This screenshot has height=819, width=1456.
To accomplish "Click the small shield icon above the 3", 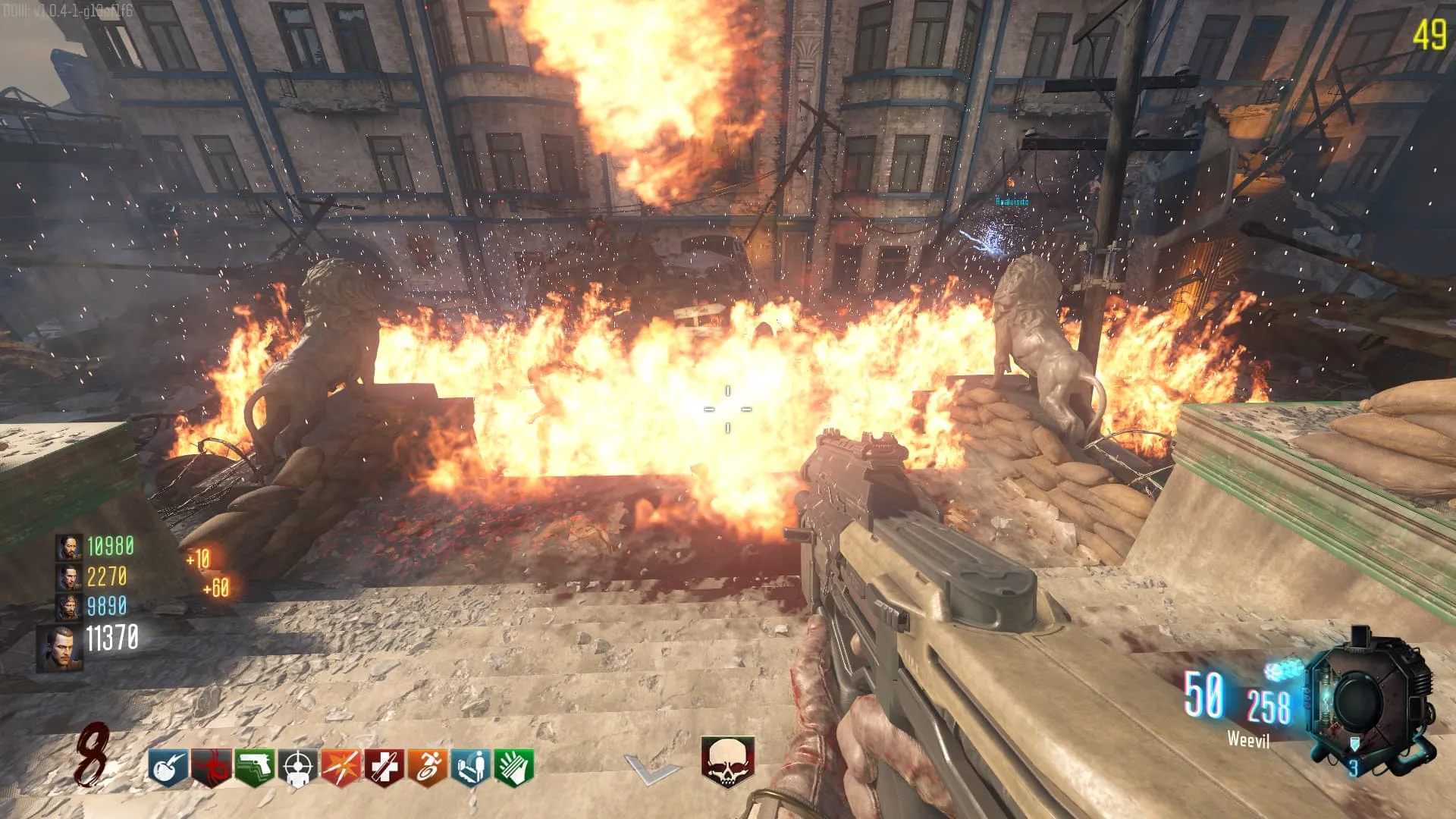I will click(1354, 744).
